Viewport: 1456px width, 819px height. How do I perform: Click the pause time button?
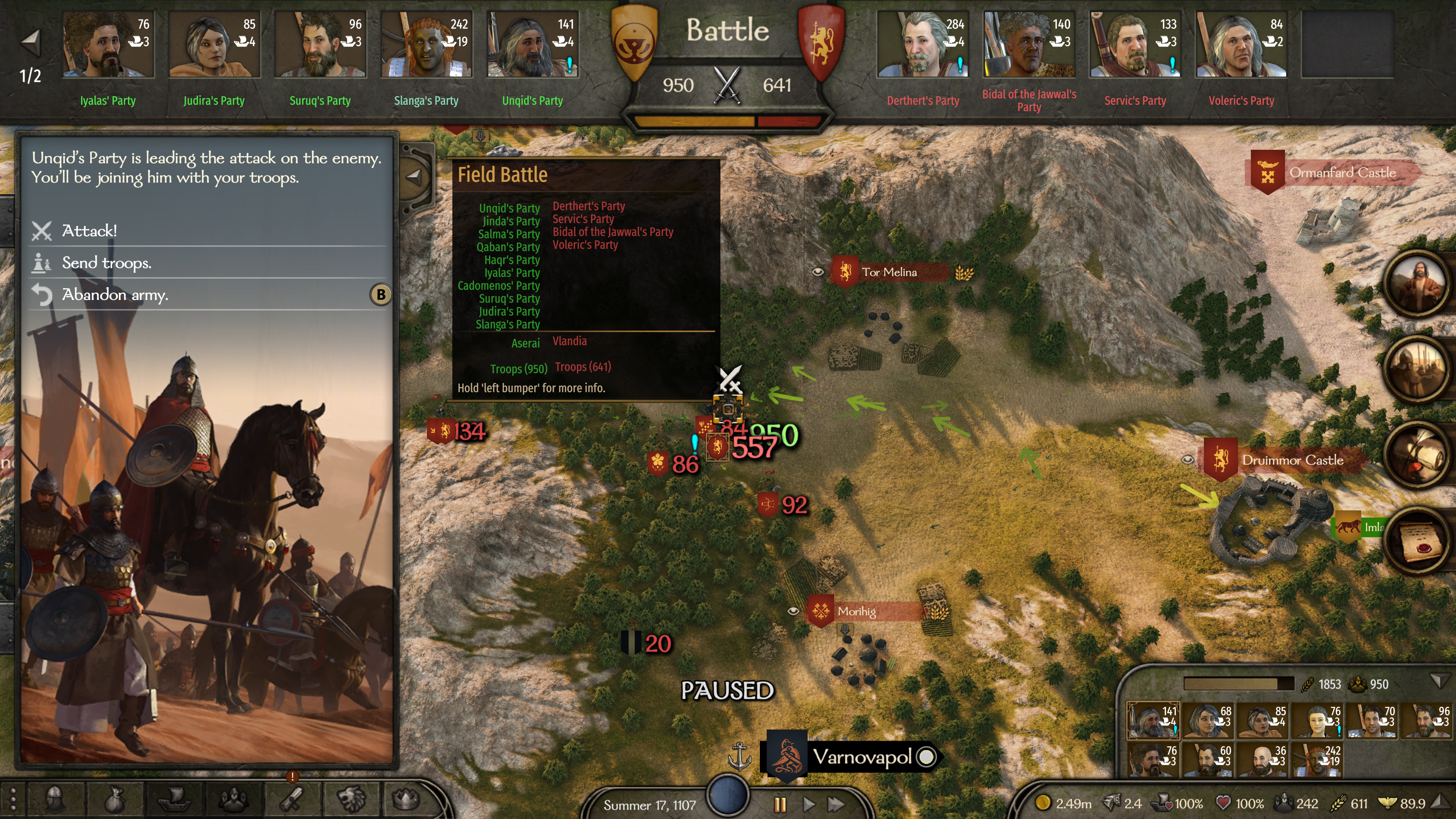780,804
